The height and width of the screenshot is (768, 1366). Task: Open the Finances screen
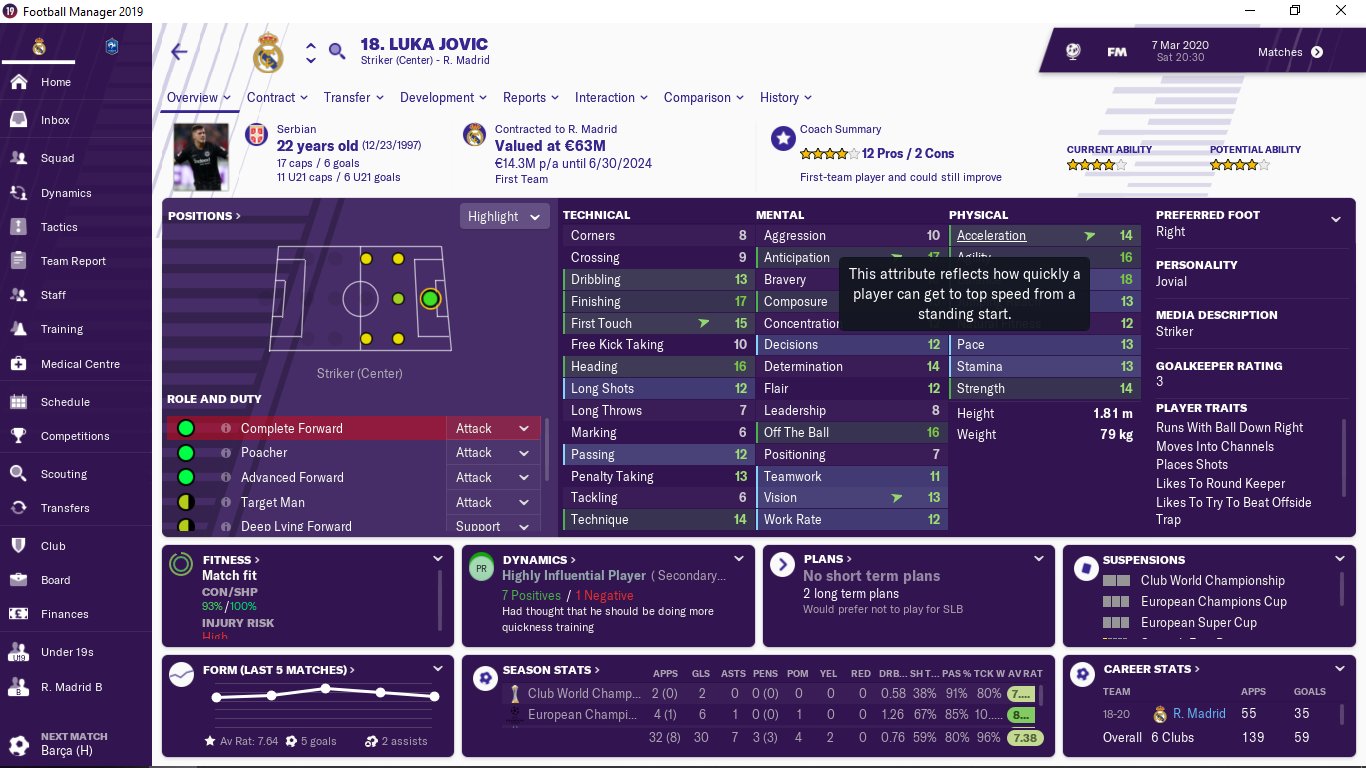coord(64,614)
